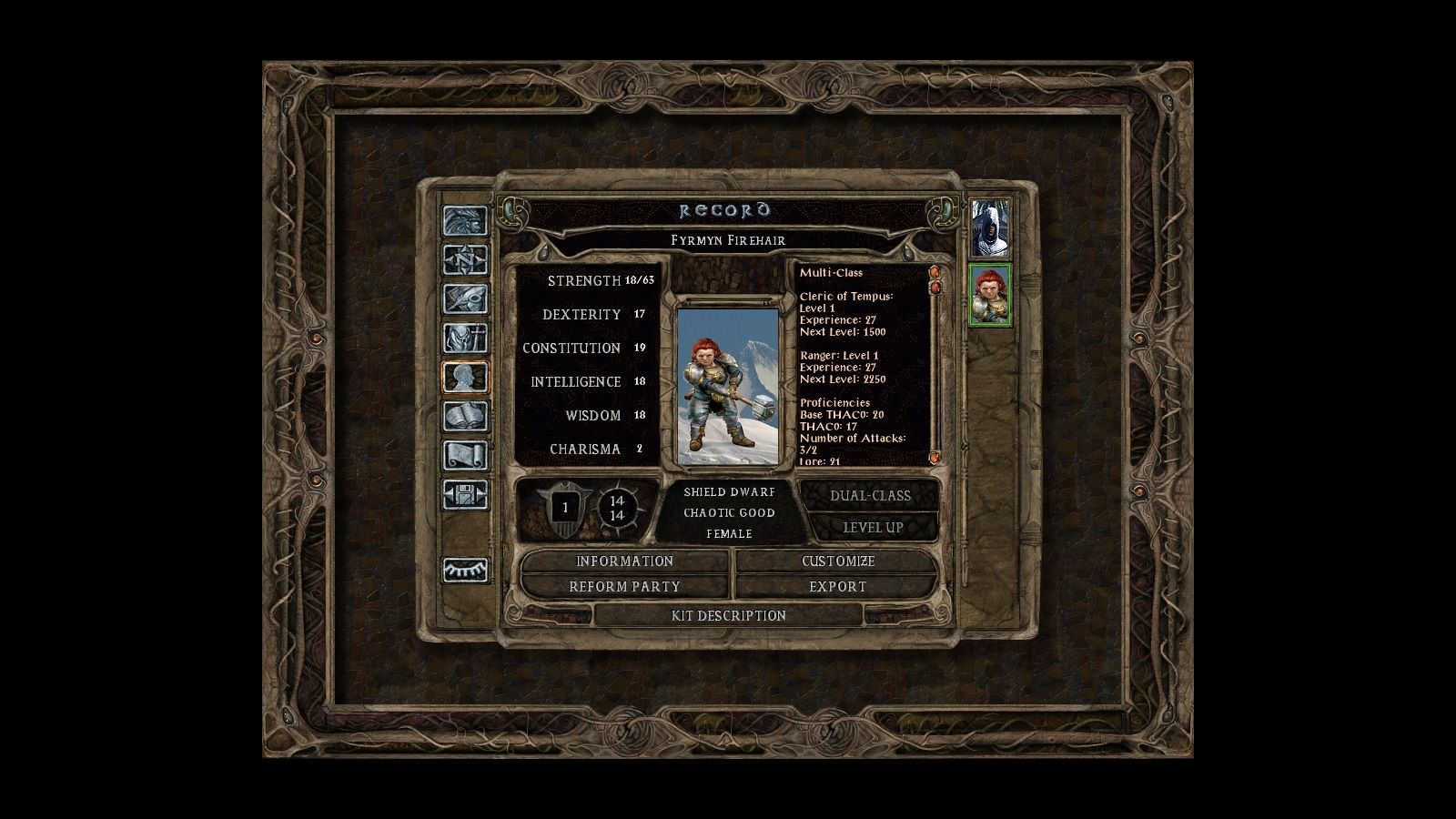
Task: Select the red-haired dwarf party portrait
Action: click(990, 295)
